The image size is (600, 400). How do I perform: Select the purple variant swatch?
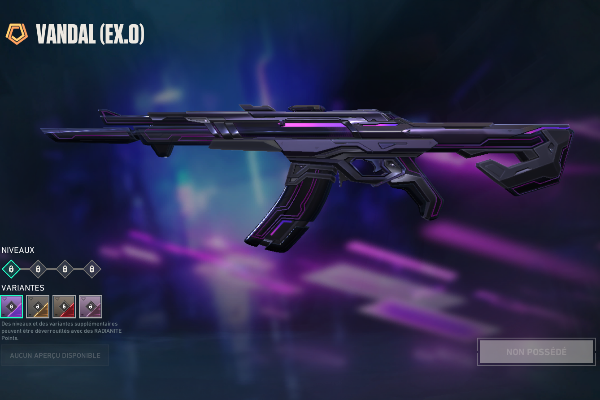click(12, 306)
